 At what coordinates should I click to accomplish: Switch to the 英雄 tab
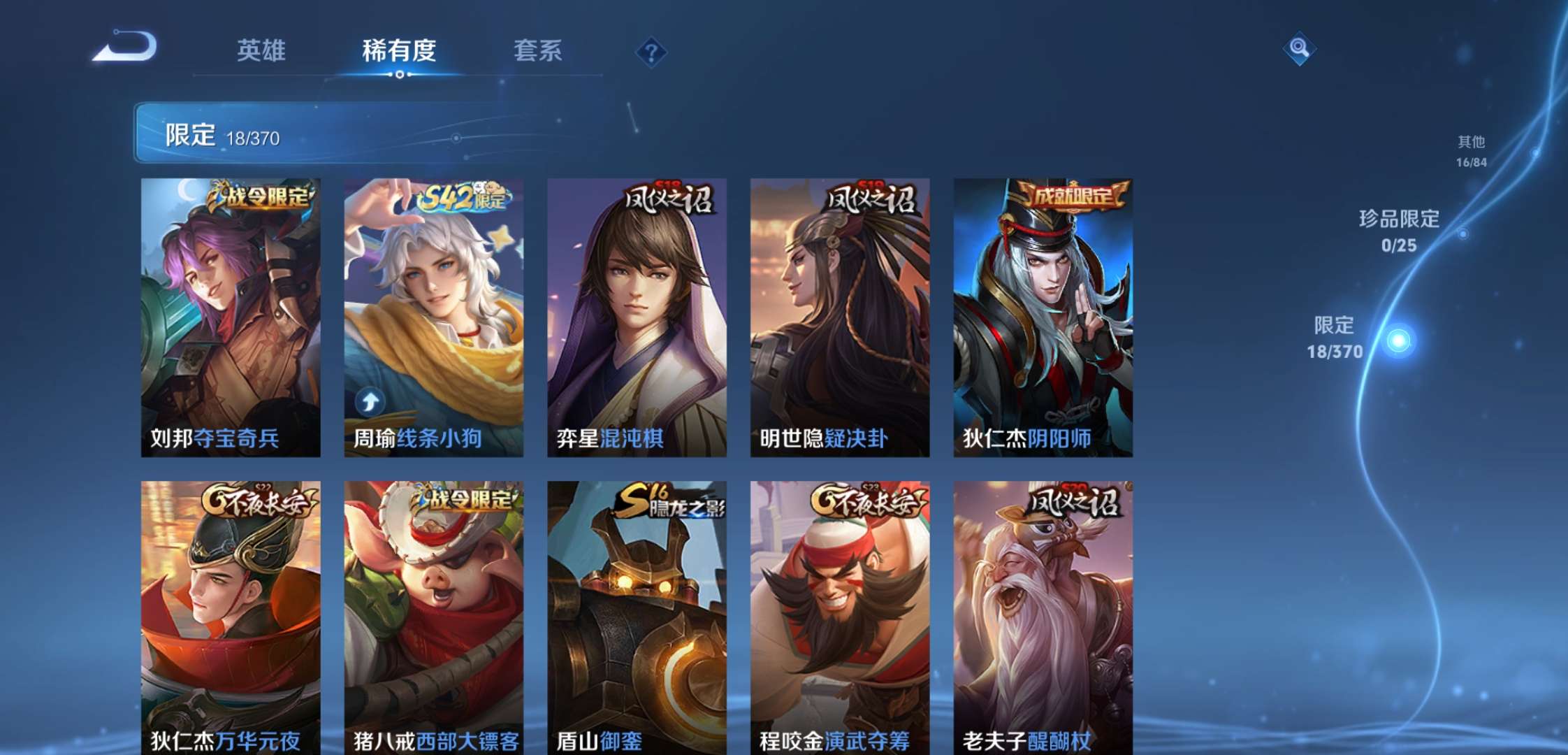261,50
